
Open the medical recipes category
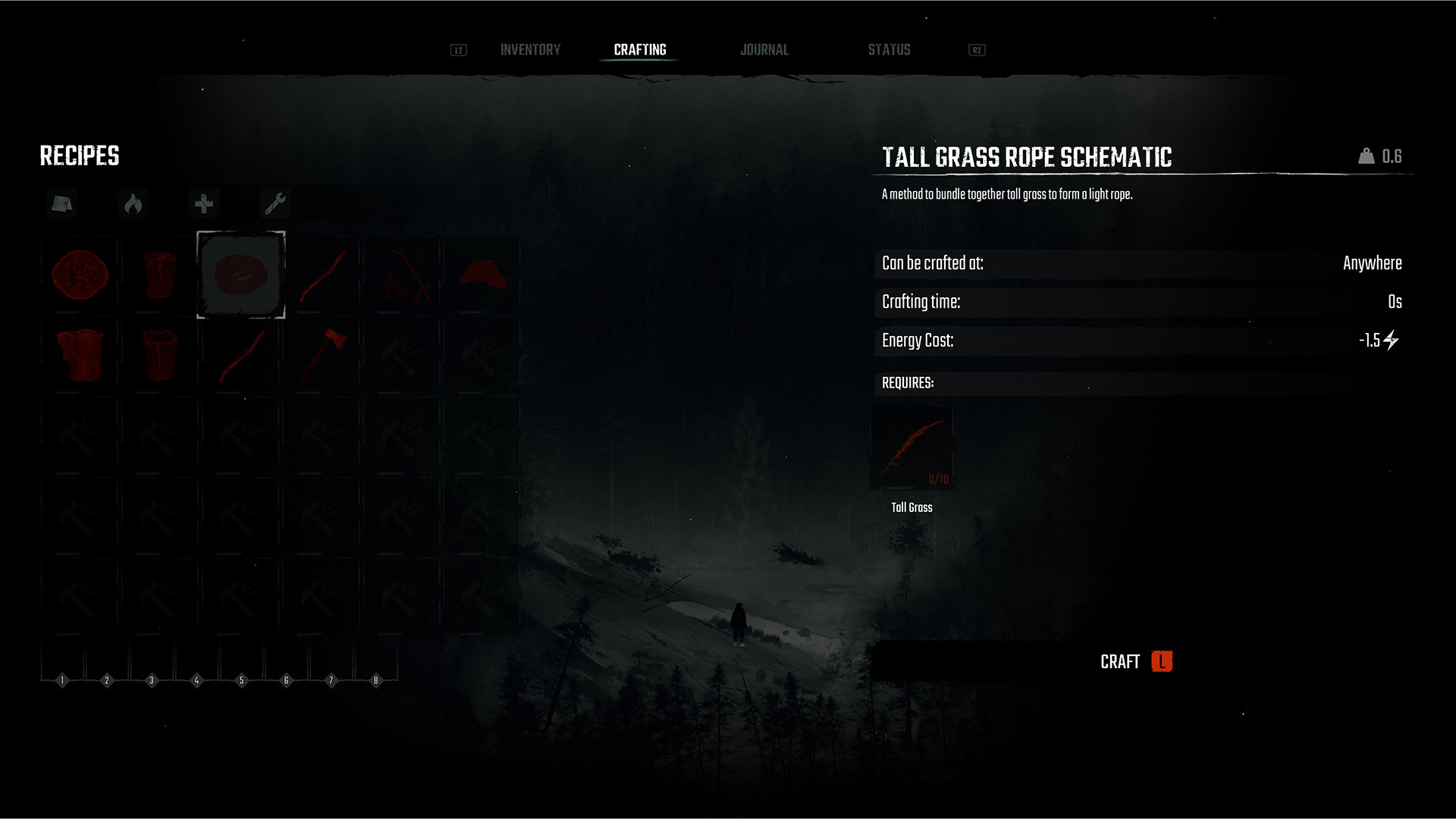204,203
